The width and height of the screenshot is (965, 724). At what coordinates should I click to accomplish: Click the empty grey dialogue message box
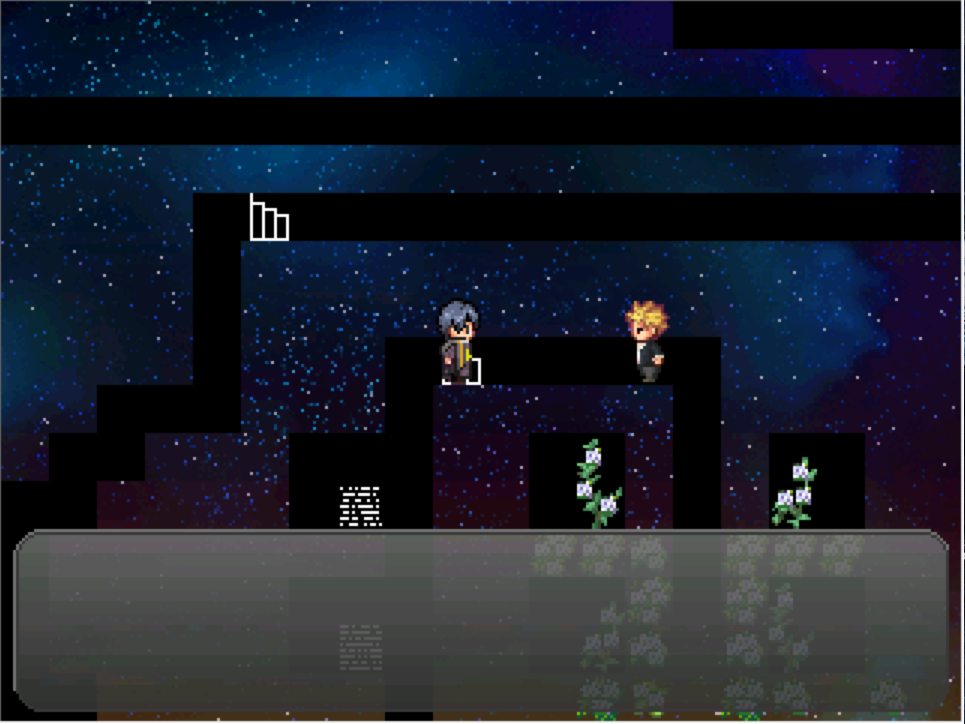tap(481, 620)
